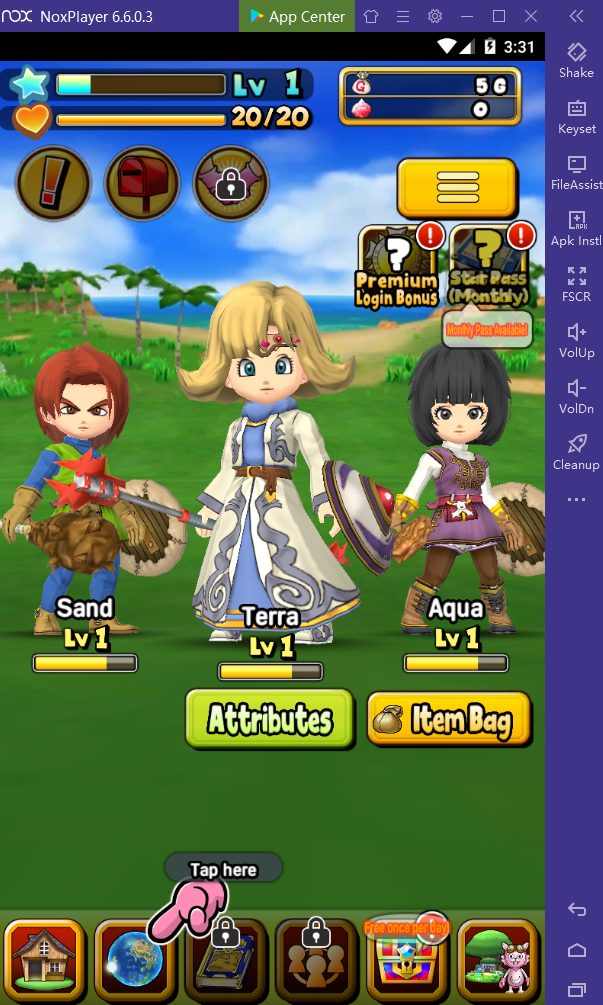Click the red exclamation notice icon

pos(53,184)
